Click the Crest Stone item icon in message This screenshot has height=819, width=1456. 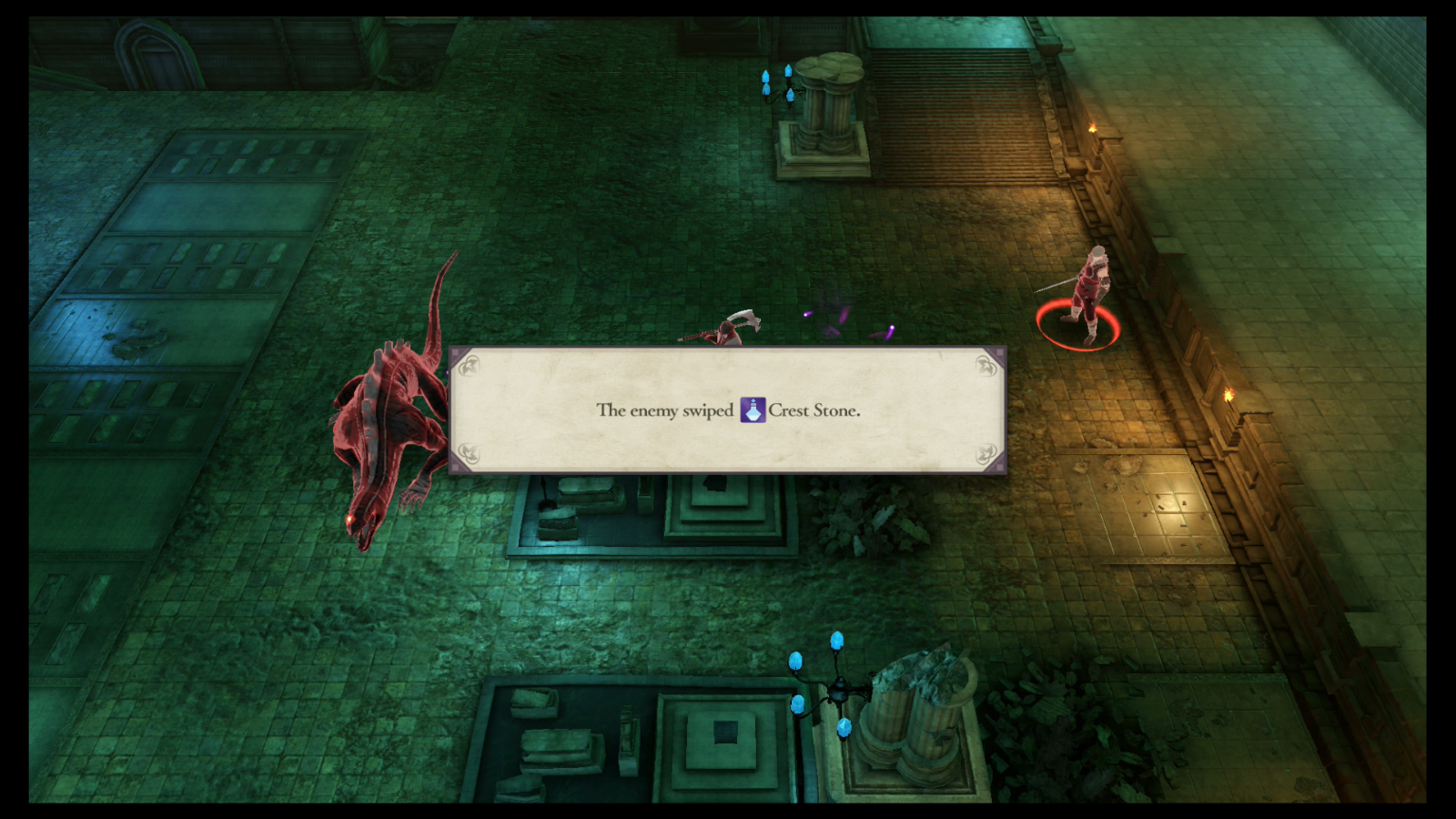pyautogui.click(x=753, y=409)
